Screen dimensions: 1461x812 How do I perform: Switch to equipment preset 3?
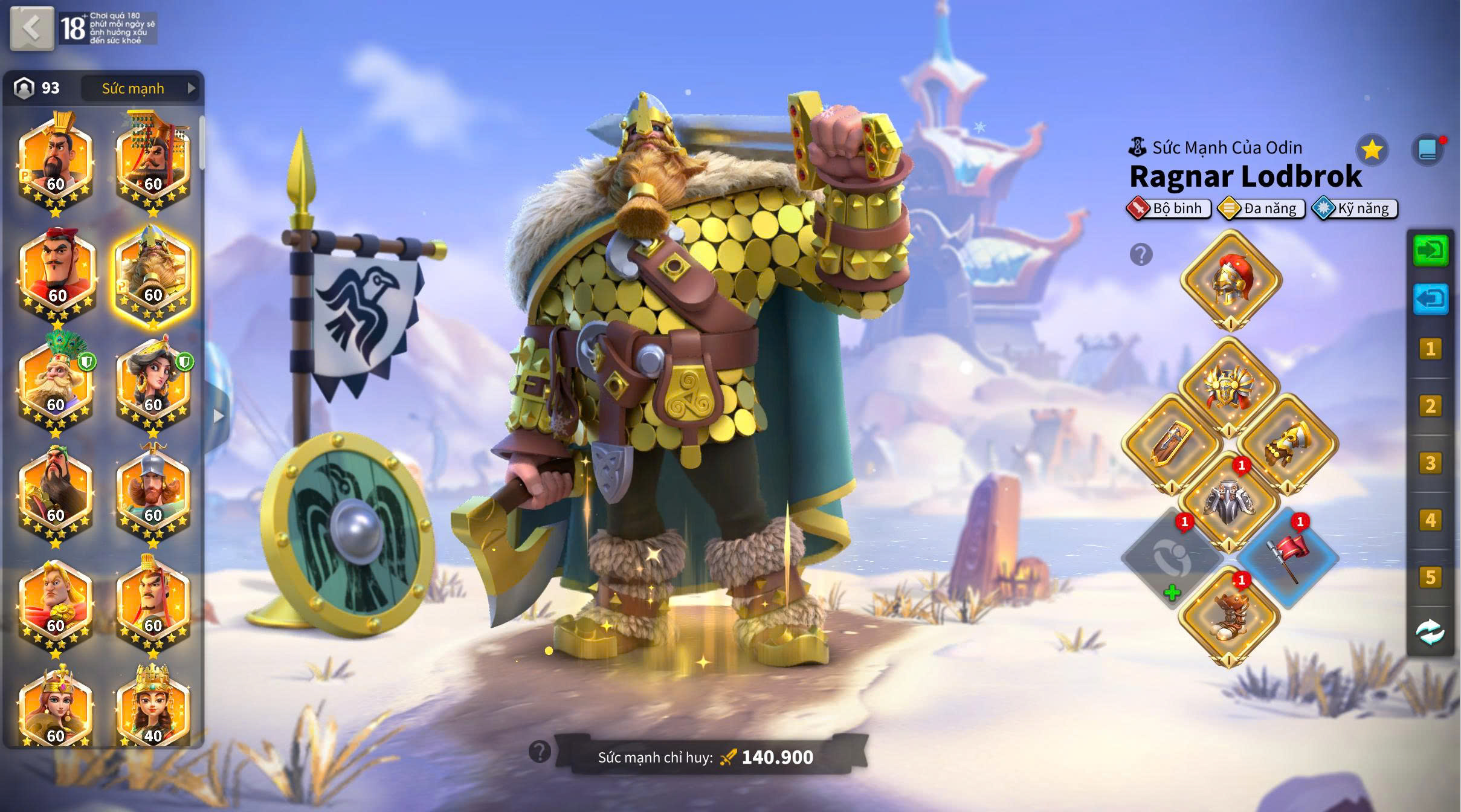point(1430,463)
